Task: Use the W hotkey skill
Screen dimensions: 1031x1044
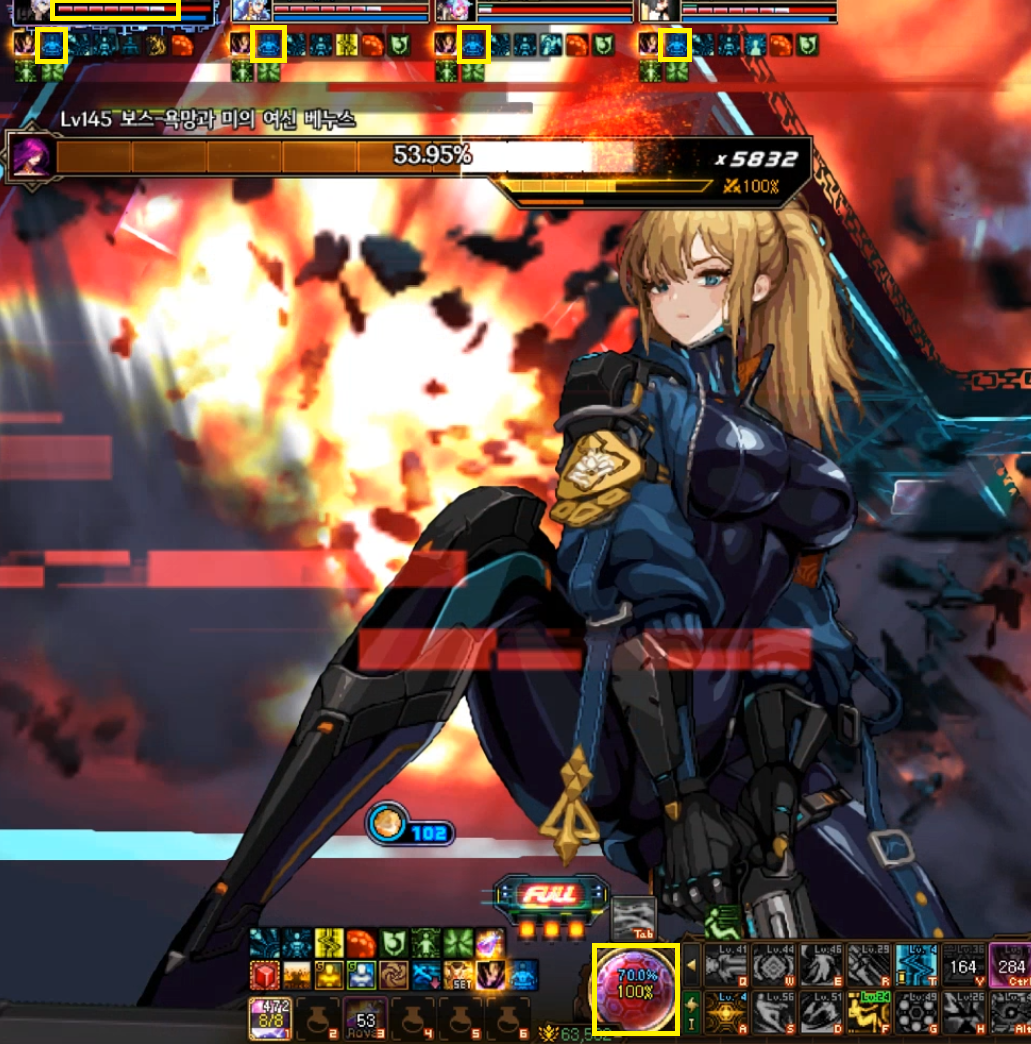Action: [x=773, y=965]
